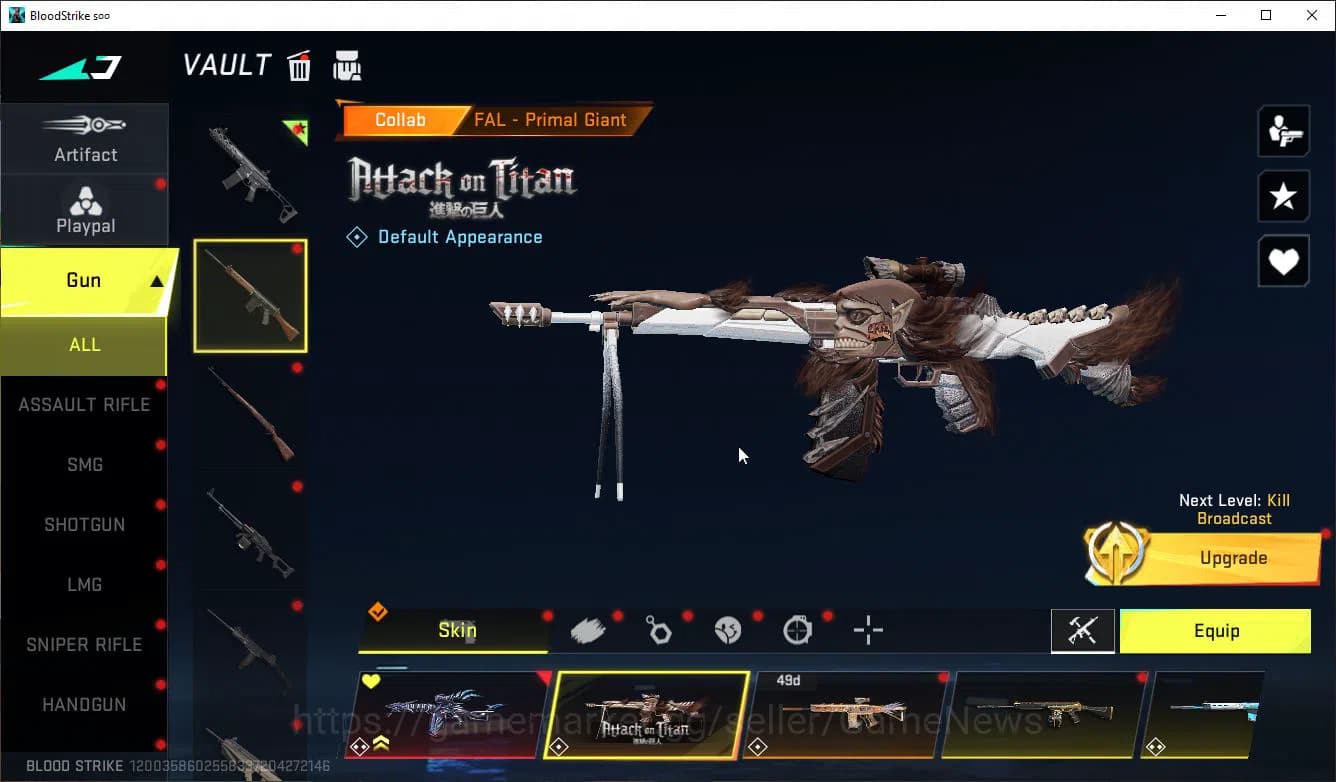Open the weapon charm customization icon
Screen dimensions: 1336x782
pos(659,630)
